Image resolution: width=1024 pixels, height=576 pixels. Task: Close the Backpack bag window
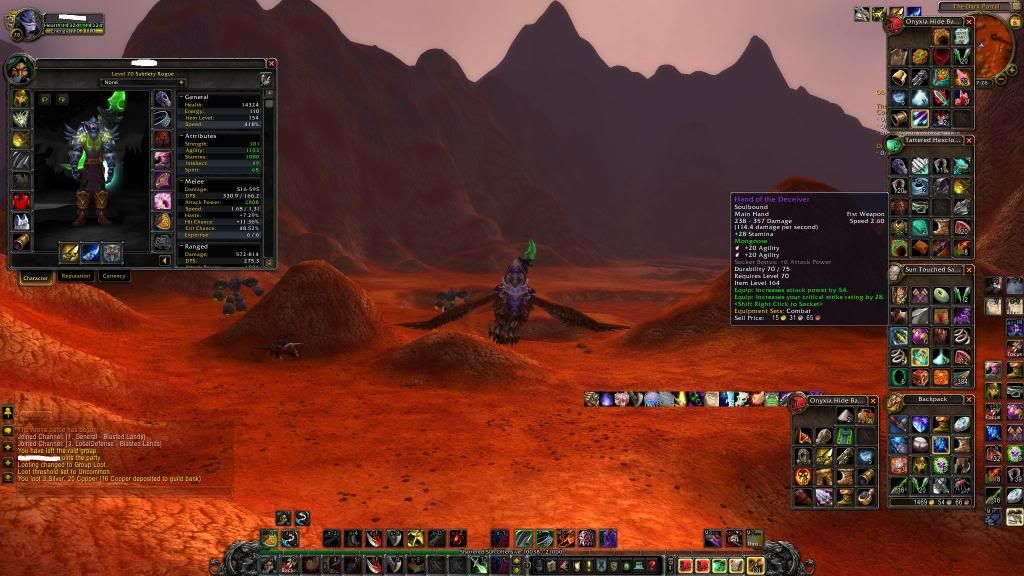point(968,400)
